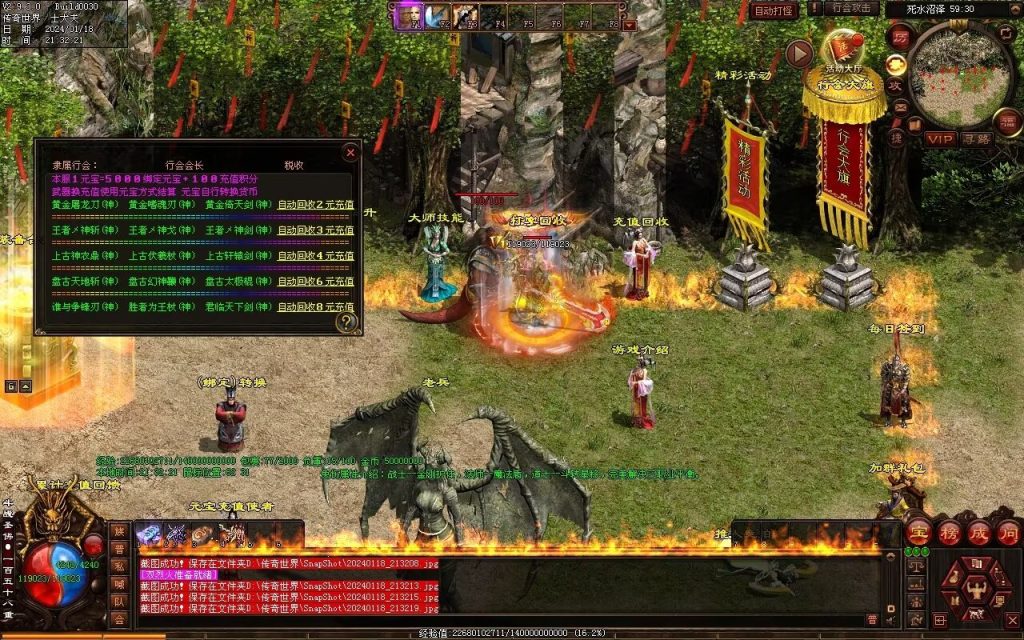Click the round play arrow button
The image size is (1024, 640).
pos(799,54)
